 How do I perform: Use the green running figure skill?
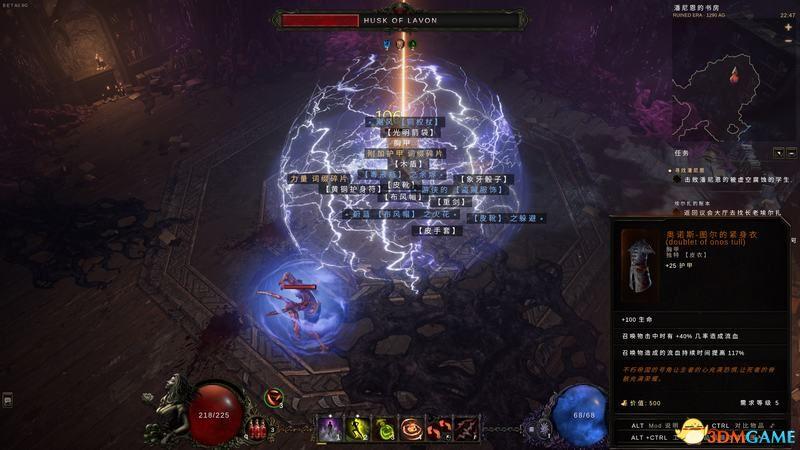pyautogui.click(x=358, y=428)
